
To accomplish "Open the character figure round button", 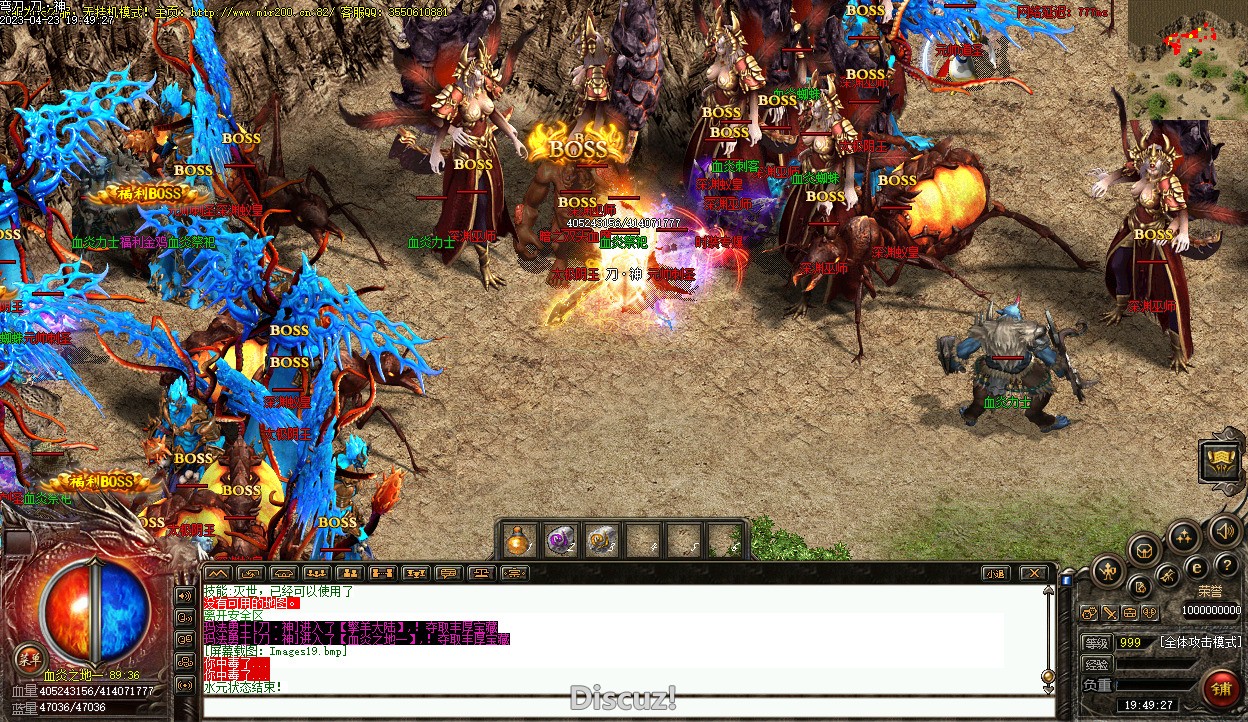I will point(1108,572).
